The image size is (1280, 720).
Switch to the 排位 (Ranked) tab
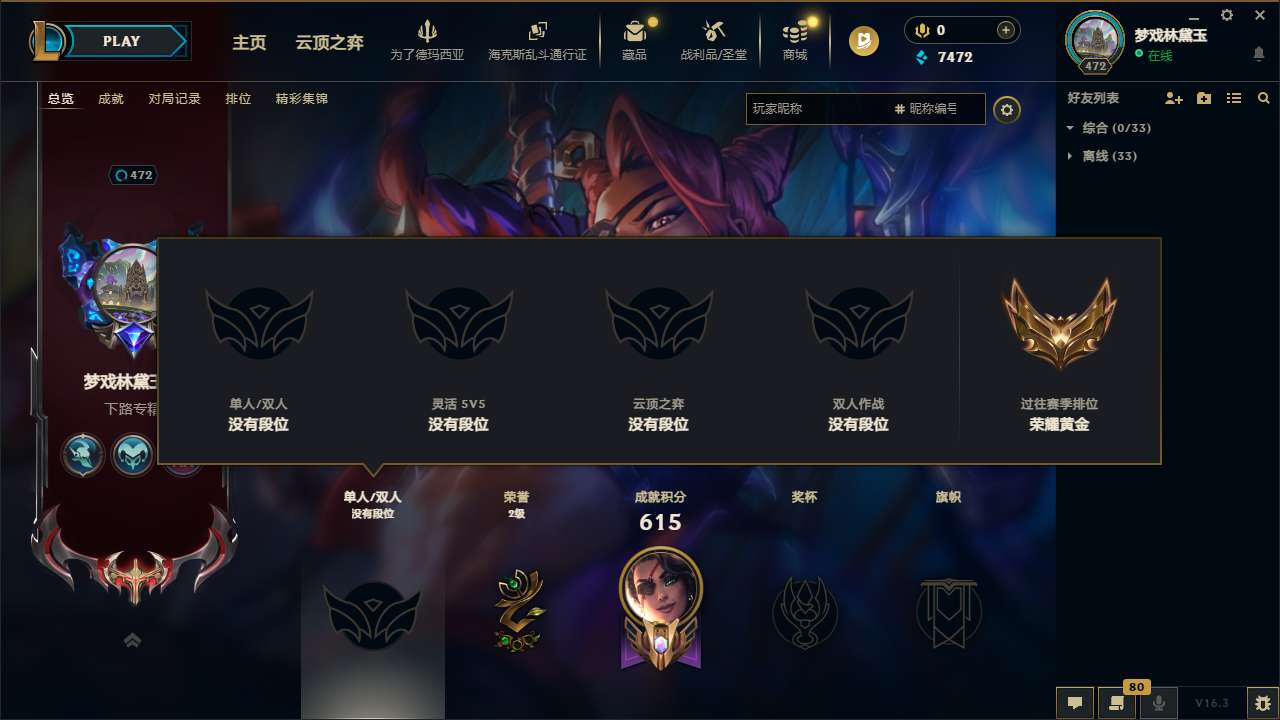click(238, 99)
